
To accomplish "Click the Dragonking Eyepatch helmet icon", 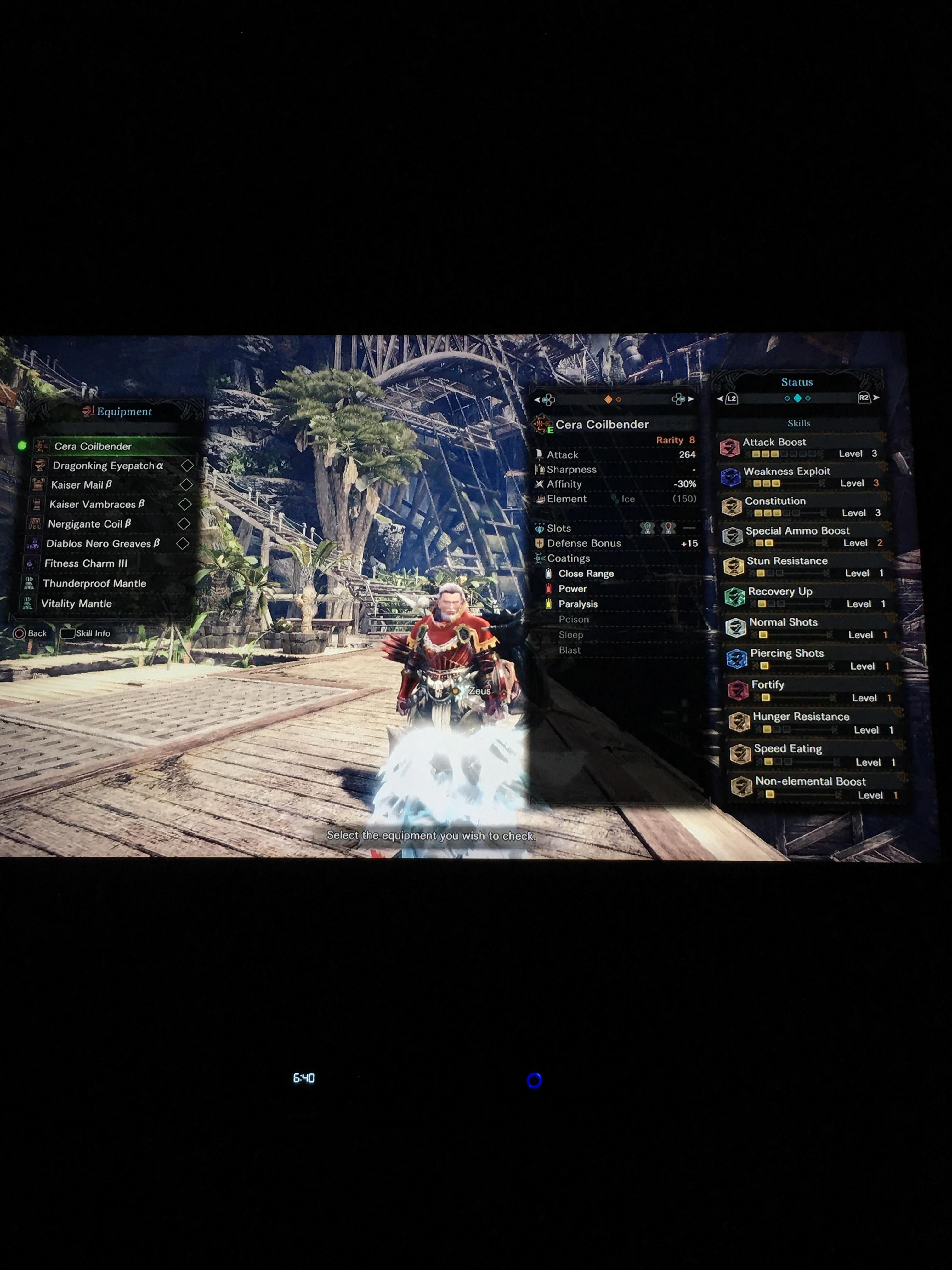I will 40,466.
